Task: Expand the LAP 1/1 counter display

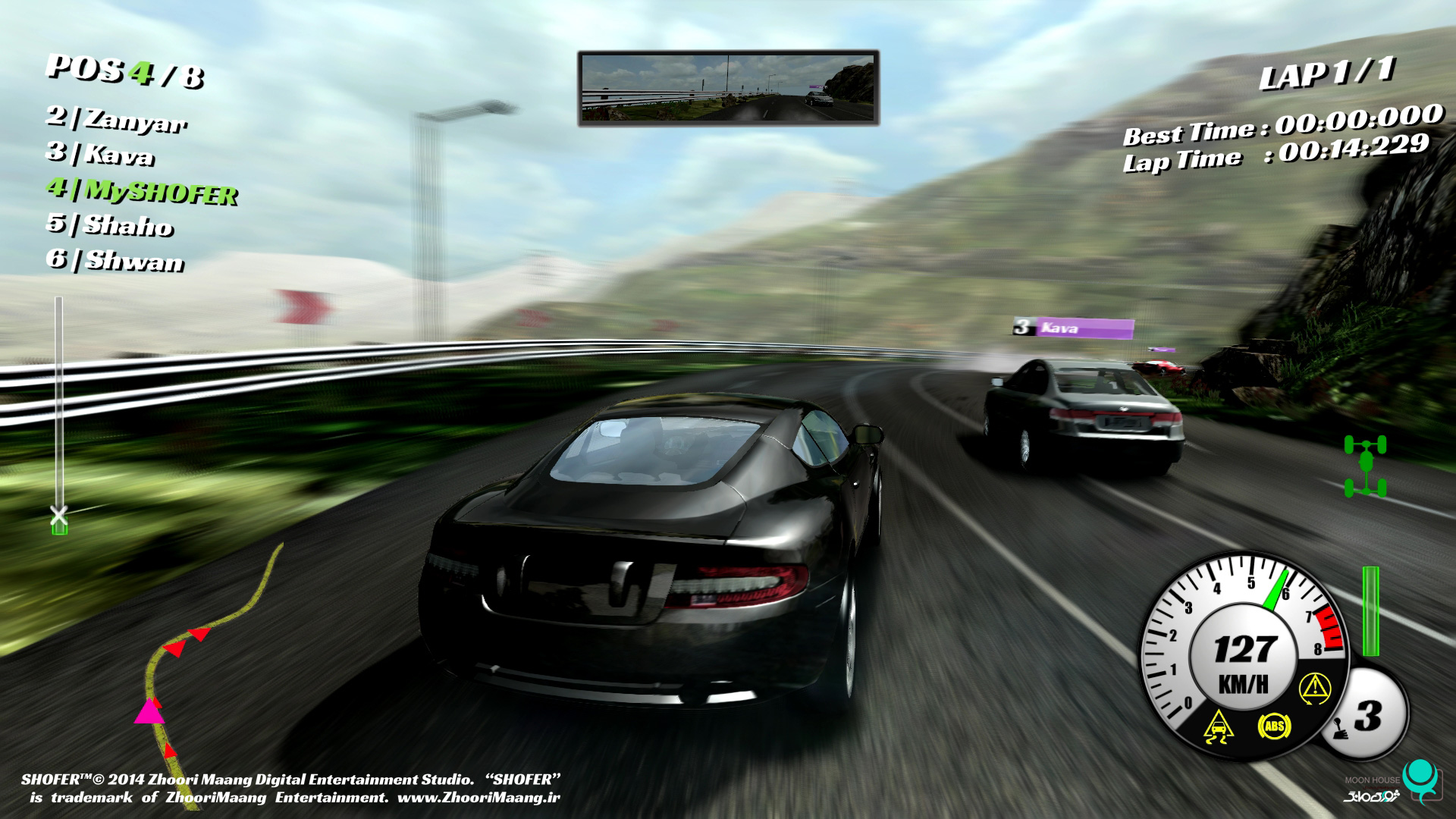Action: click(x=1329, y=76)
